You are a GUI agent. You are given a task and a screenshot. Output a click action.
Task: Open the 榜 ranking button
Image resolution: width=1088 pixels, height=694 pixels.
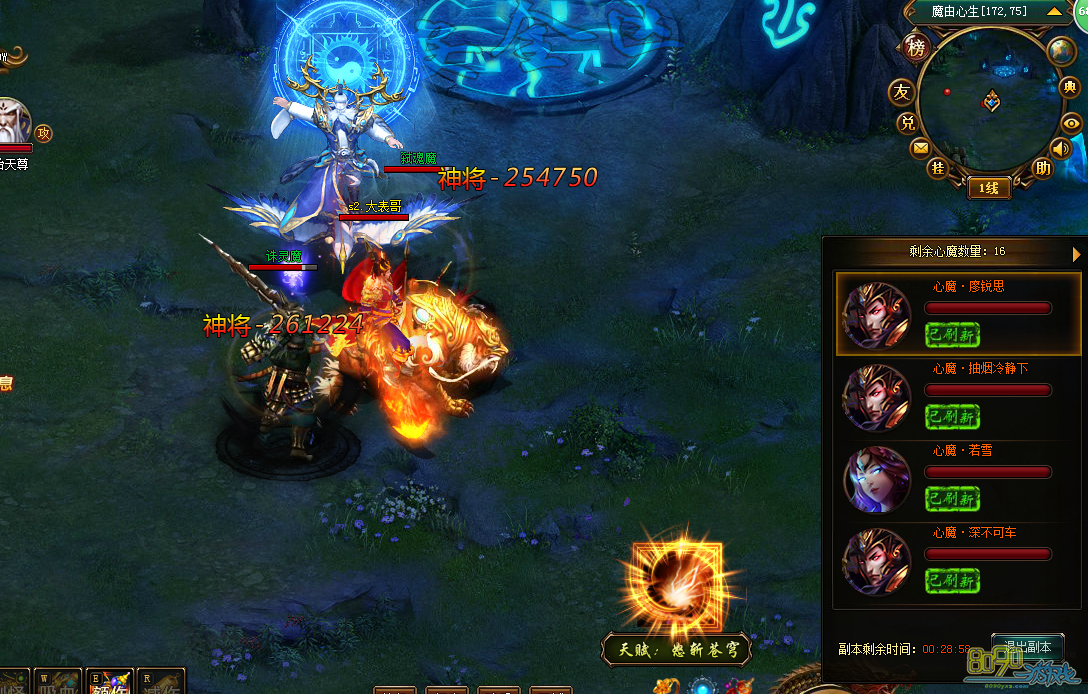pyautogui.click(x=916, y=47)
